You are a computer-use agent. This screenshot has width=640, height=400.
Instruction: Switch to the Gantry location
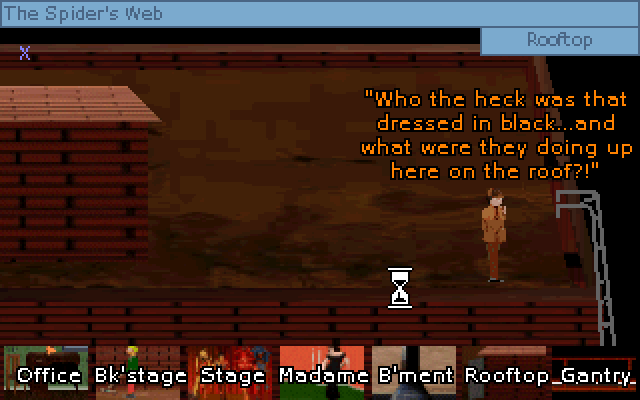point(596,368)
